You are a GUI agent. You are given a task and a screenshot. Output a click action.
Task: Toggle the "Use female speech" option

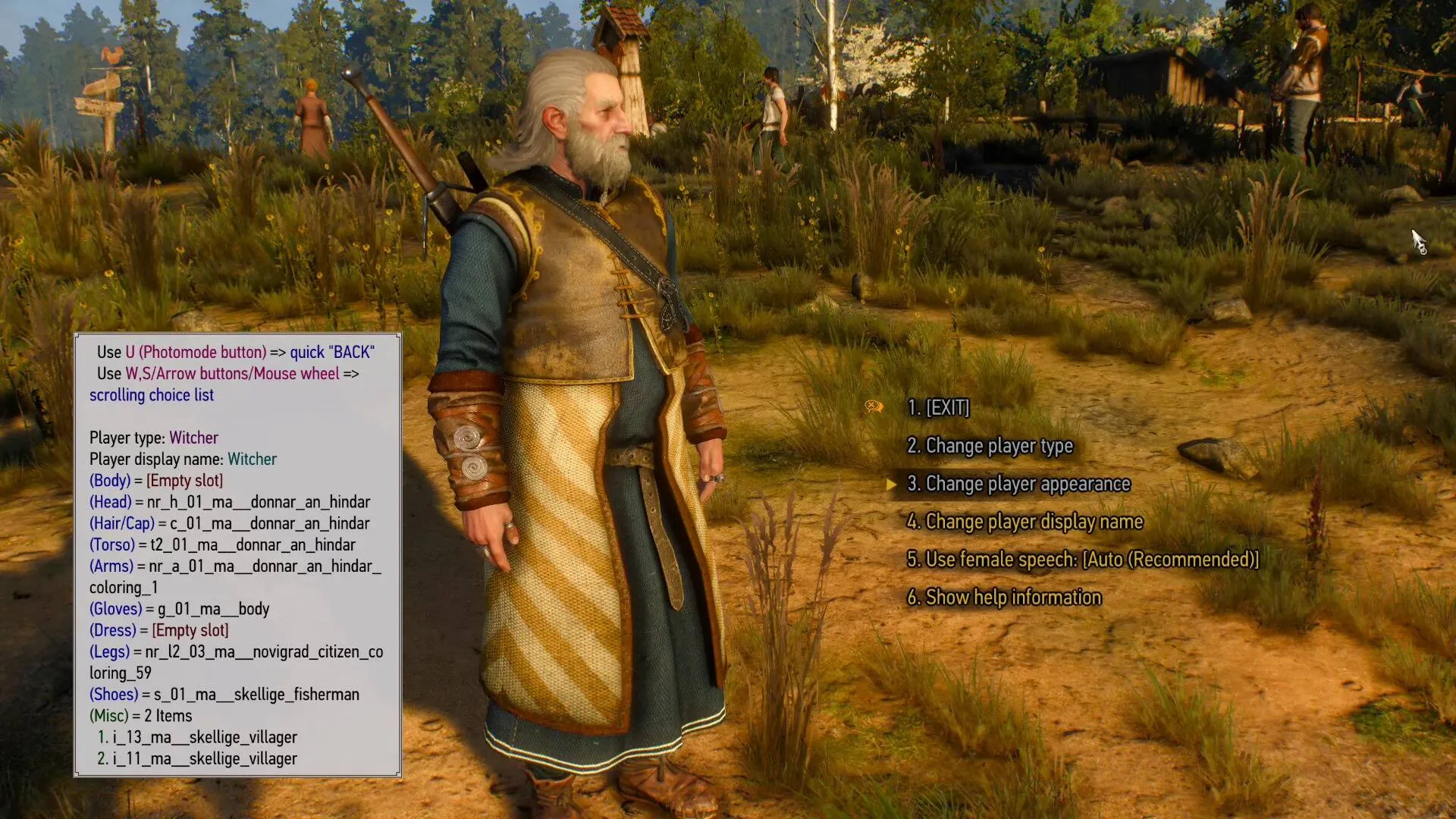(x=1082, y=560)
